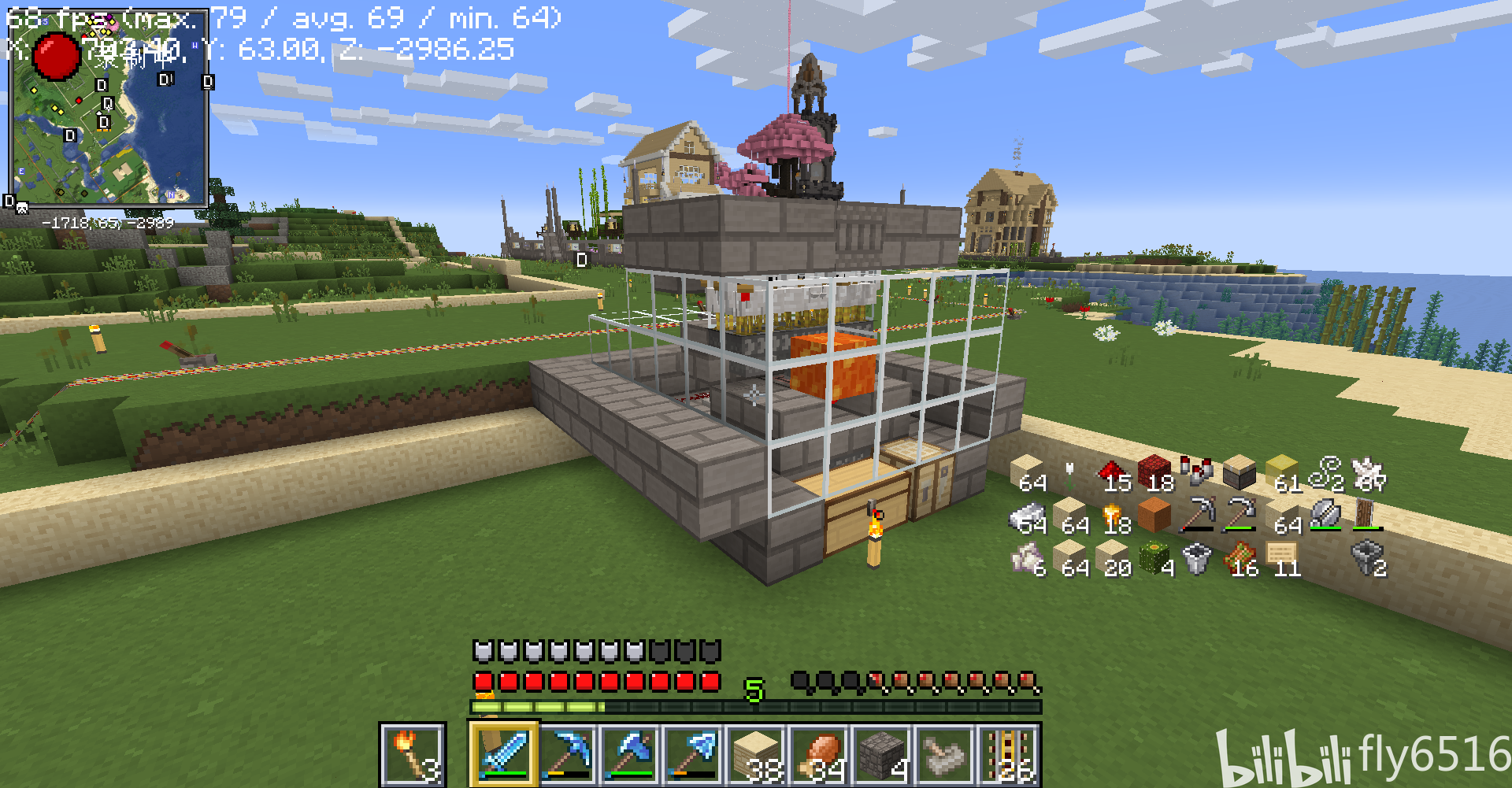Image resolution: width=1512 pixels, height=788 pixels.
Task: Select the redstone dust stack of 15
Action: (1113, 475)
